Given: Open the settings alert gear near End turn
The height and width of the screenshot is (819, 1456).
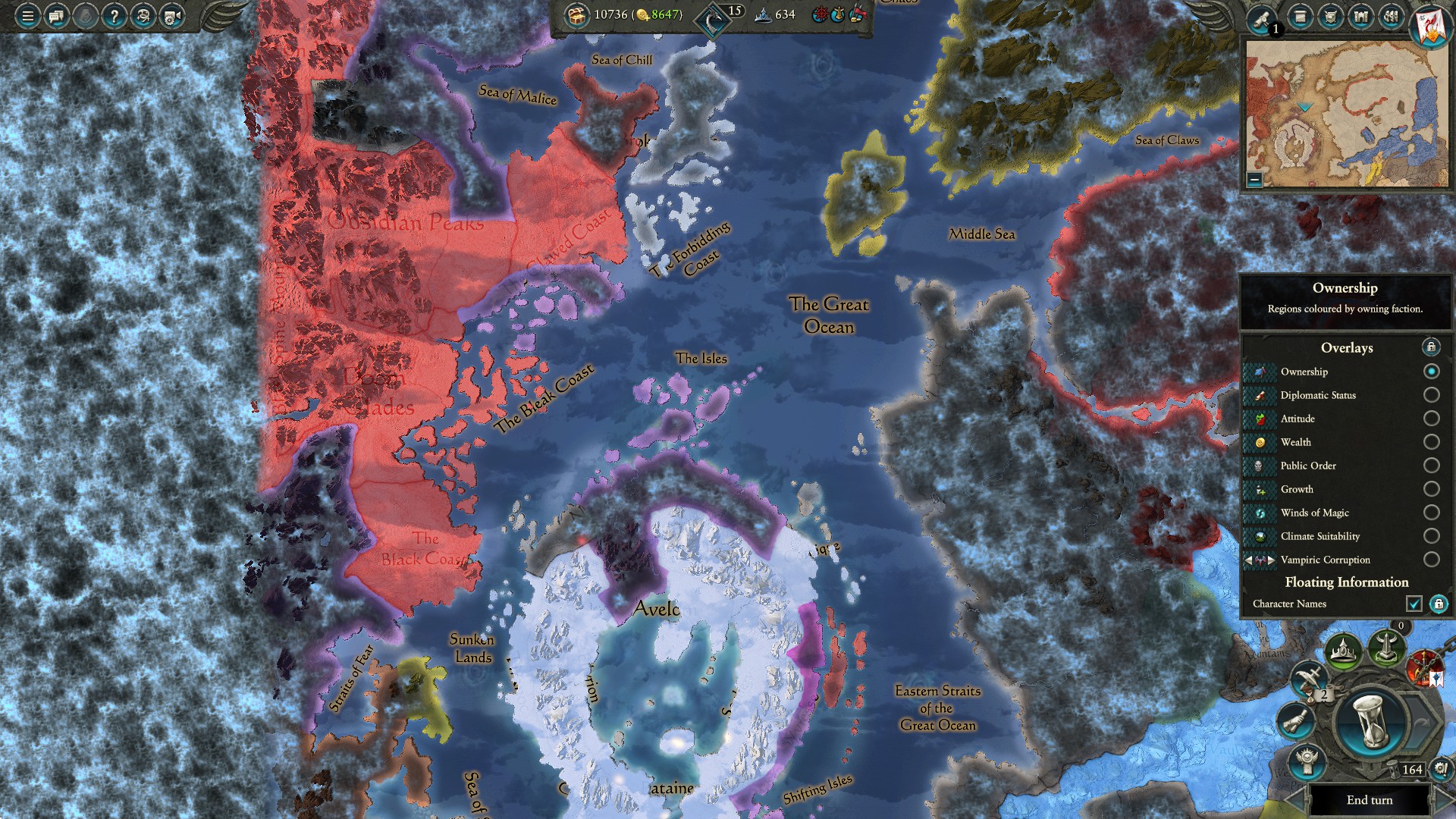Looking at the screenshot, I should [1440, 768].
